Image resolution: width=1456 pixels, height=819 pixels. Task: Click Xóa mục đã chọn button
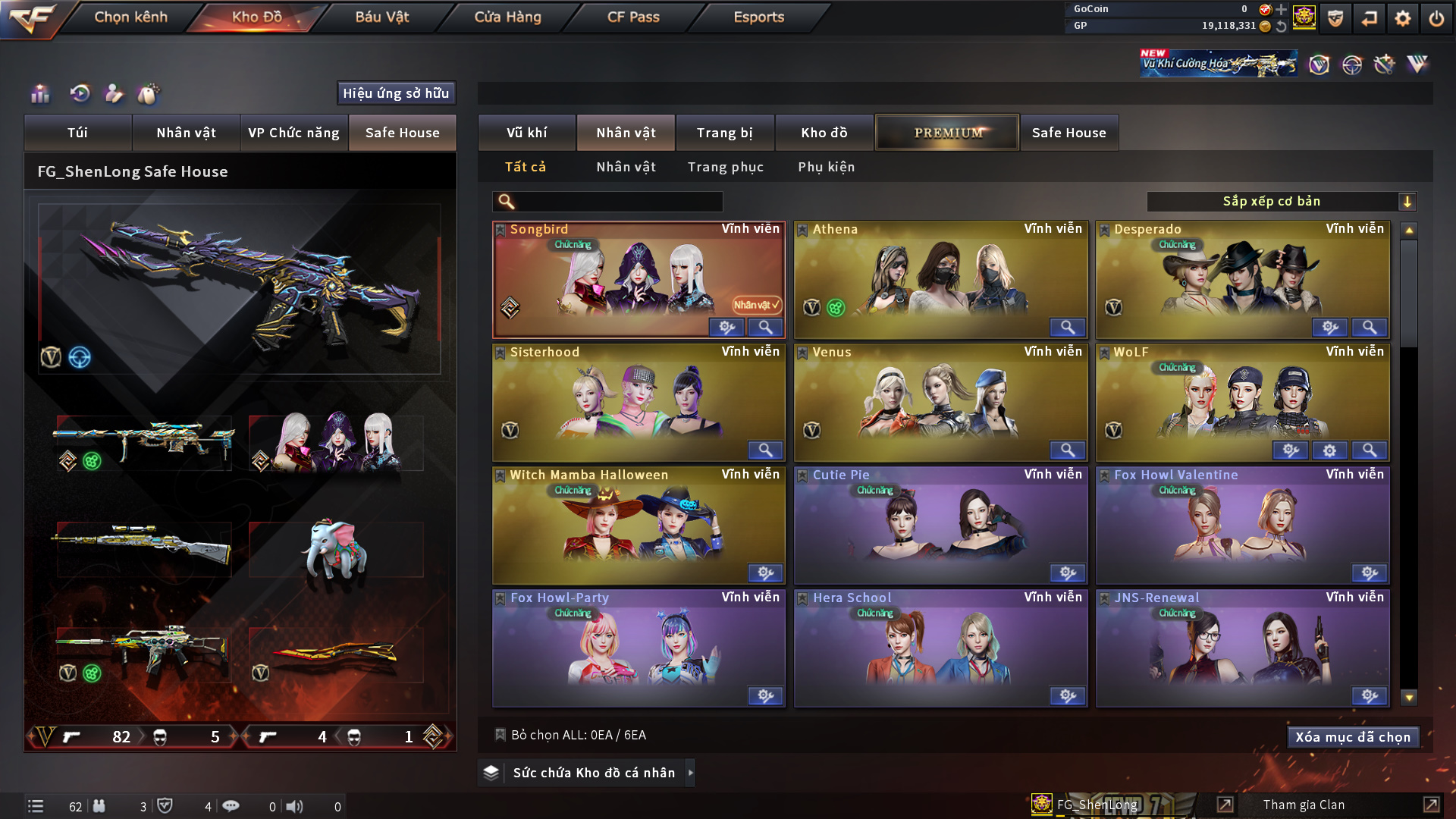click(1352, 737)
